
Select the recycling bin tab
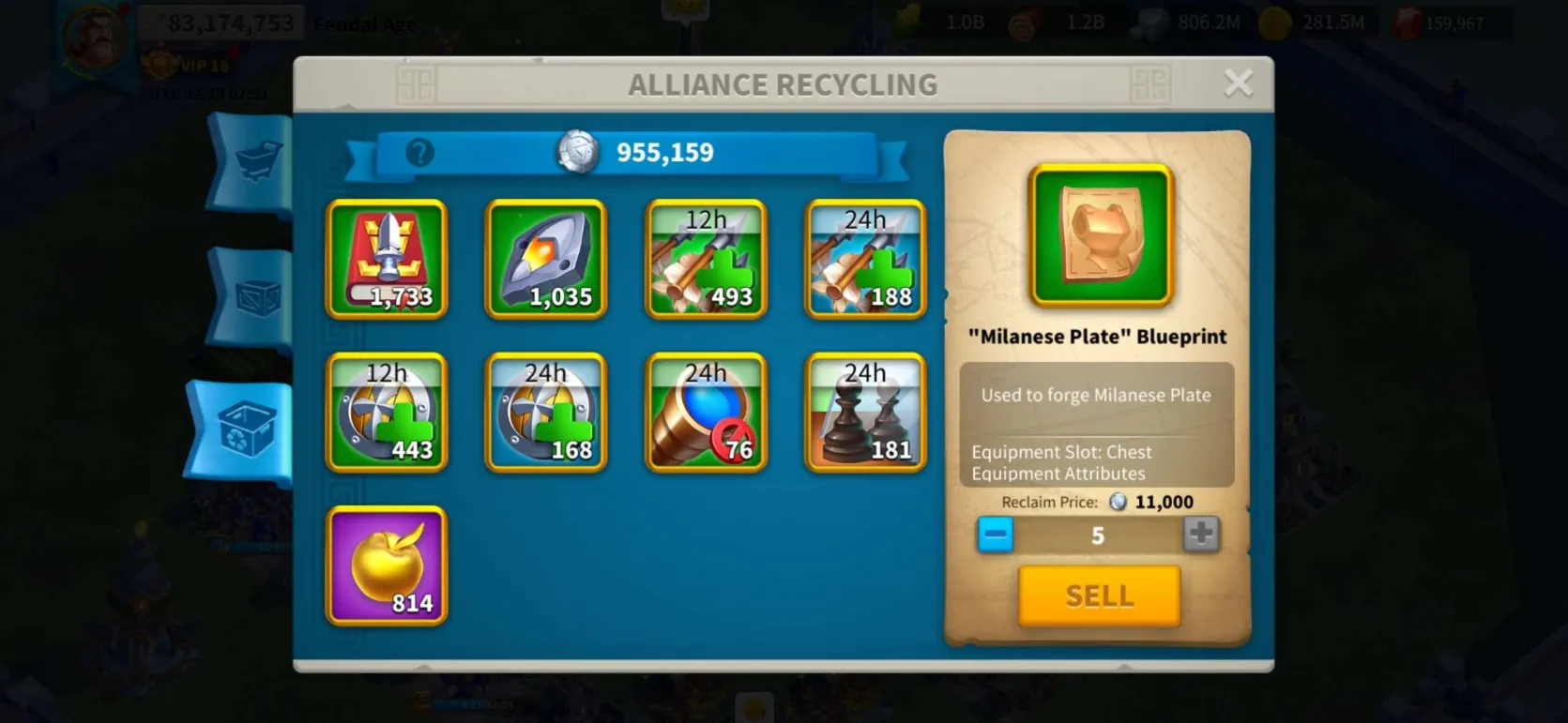[246, 430]
